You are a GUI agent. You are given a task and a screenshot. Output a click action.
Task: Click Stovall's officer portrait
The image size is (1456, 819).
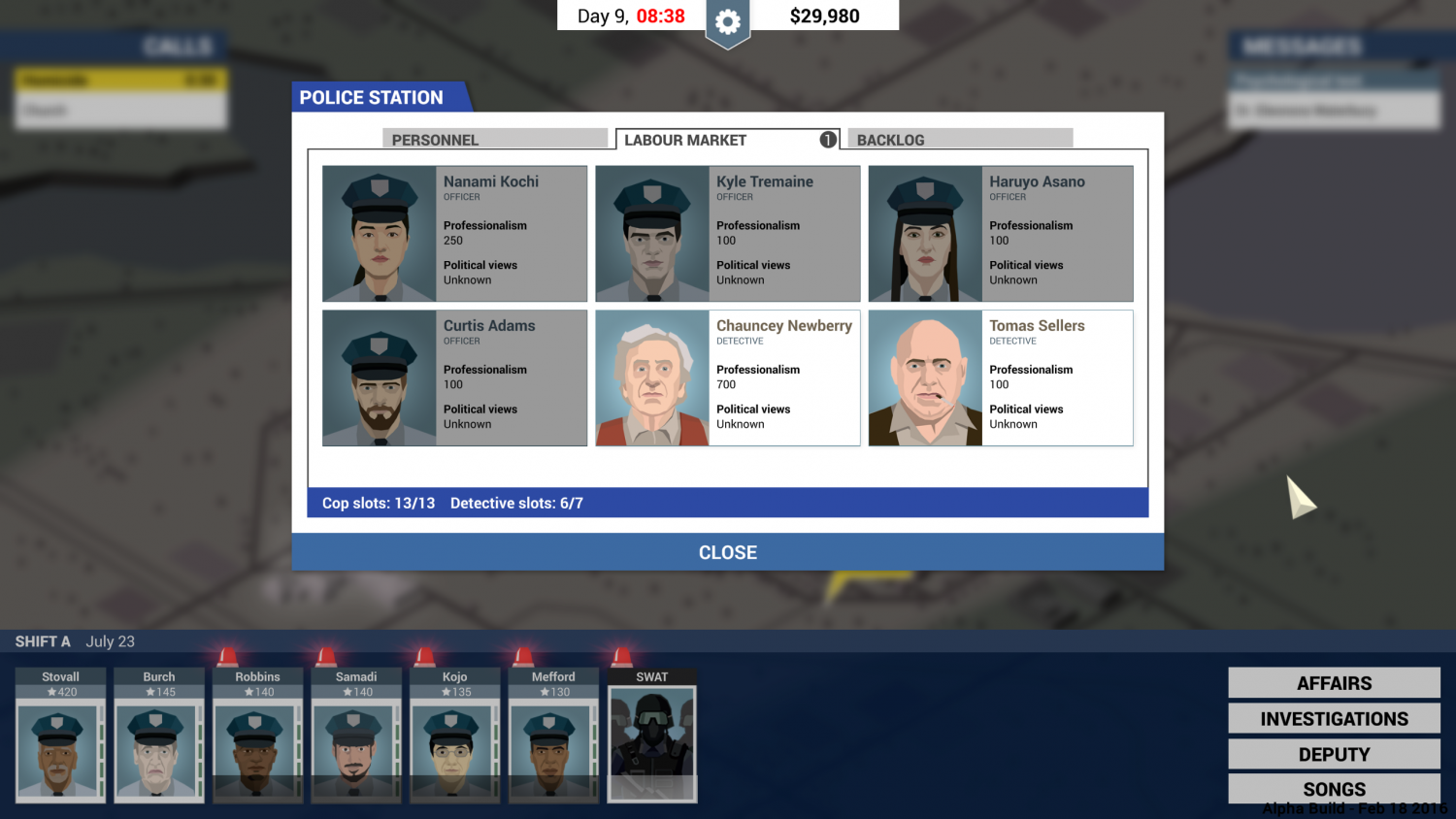(x=59, y=752)
